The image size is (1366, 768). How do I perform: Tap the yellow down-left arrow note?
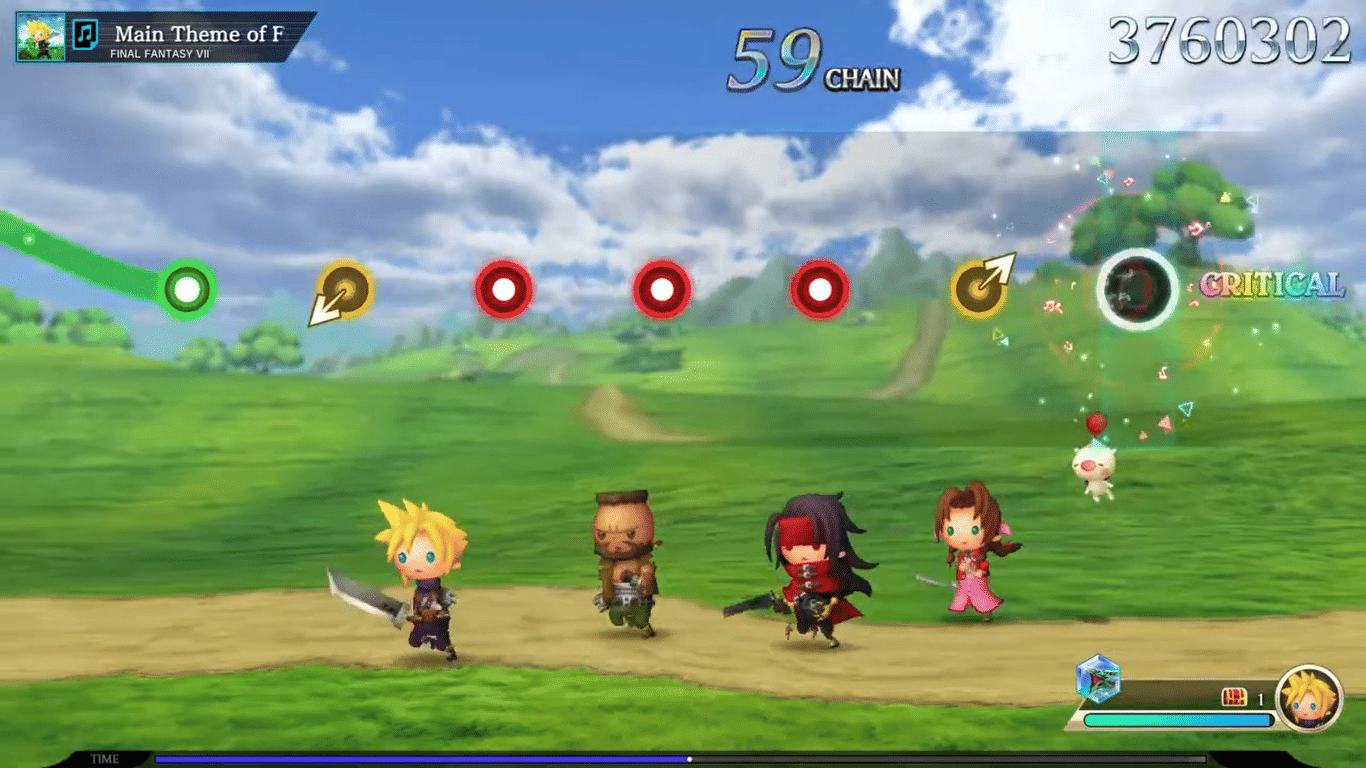(344, 291)
